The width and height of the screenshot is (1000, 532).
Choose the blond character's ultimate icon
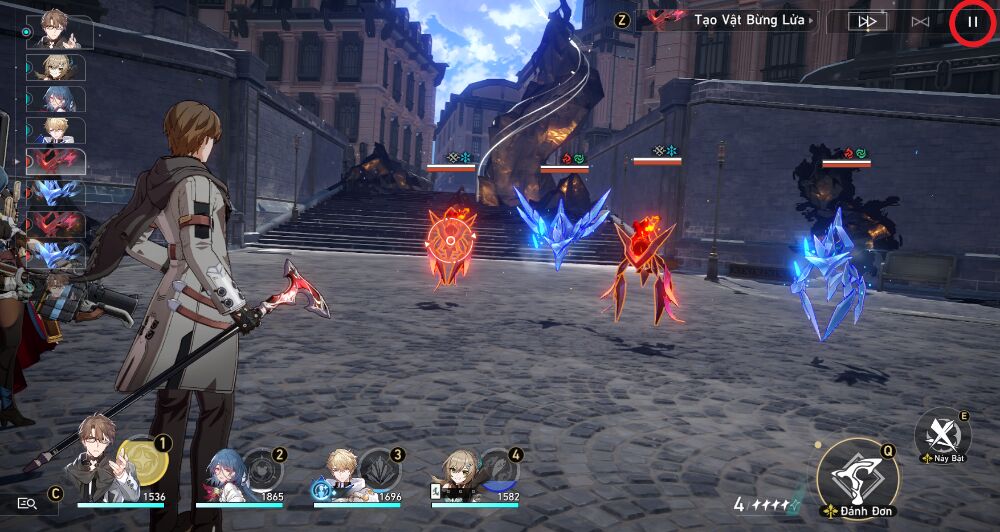pyautogui.click(x=380, y=469)
